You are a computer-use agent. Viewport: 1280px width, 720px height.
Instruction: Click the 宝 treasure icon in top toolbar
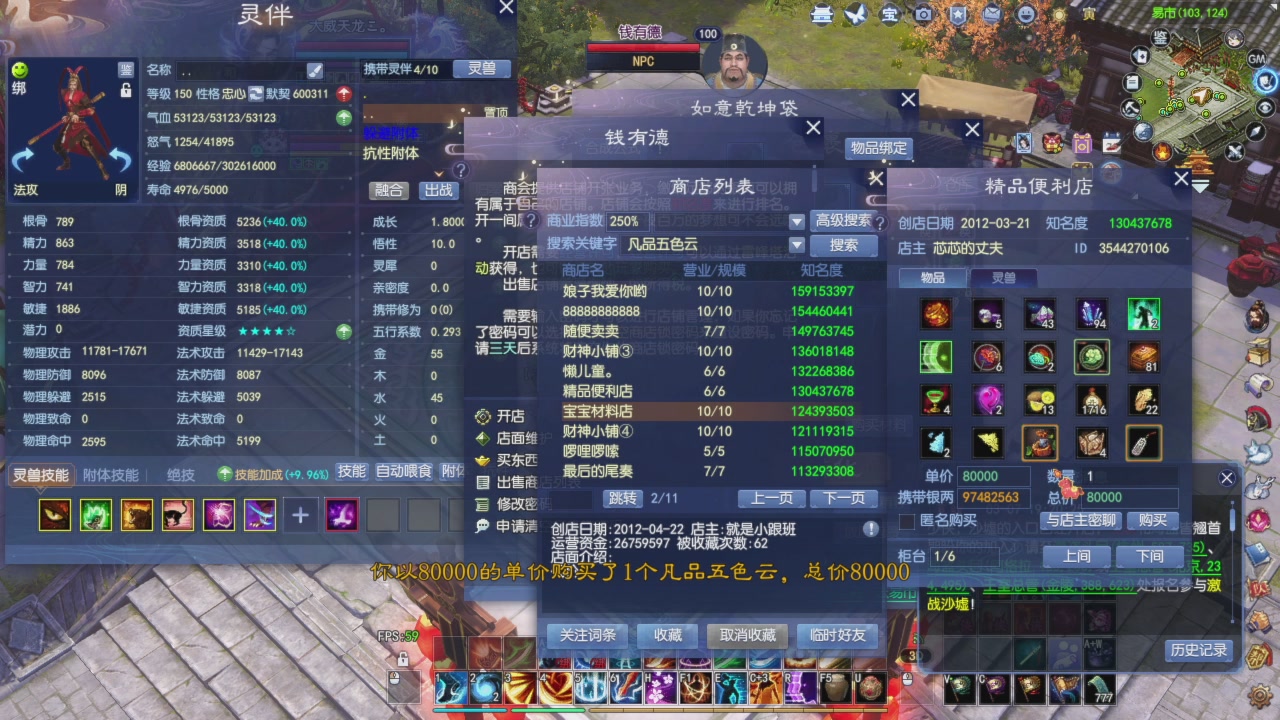[x=889, y=14]
